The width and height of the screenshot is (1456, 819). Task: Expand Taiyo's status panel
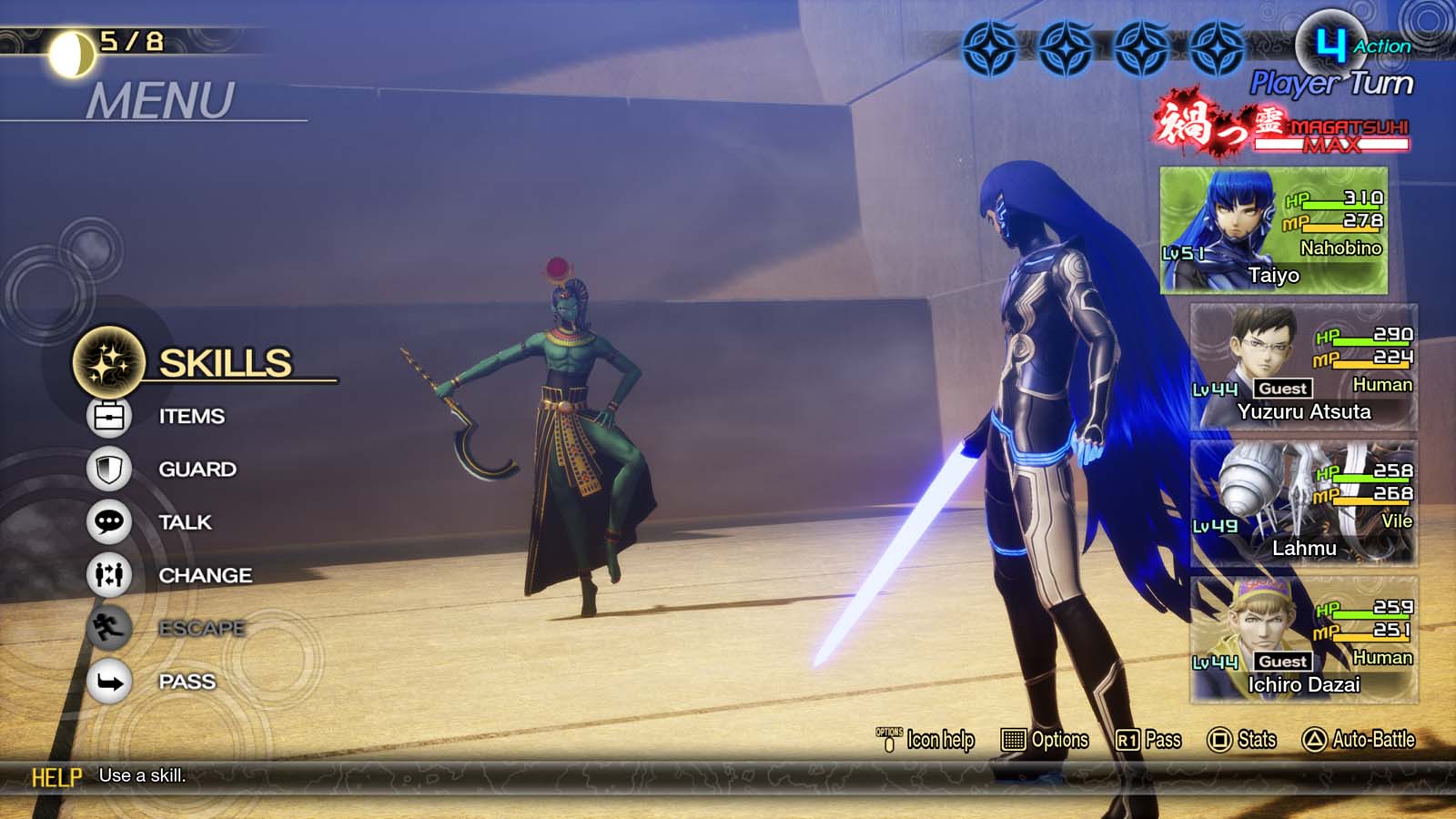click(1274, 232)
